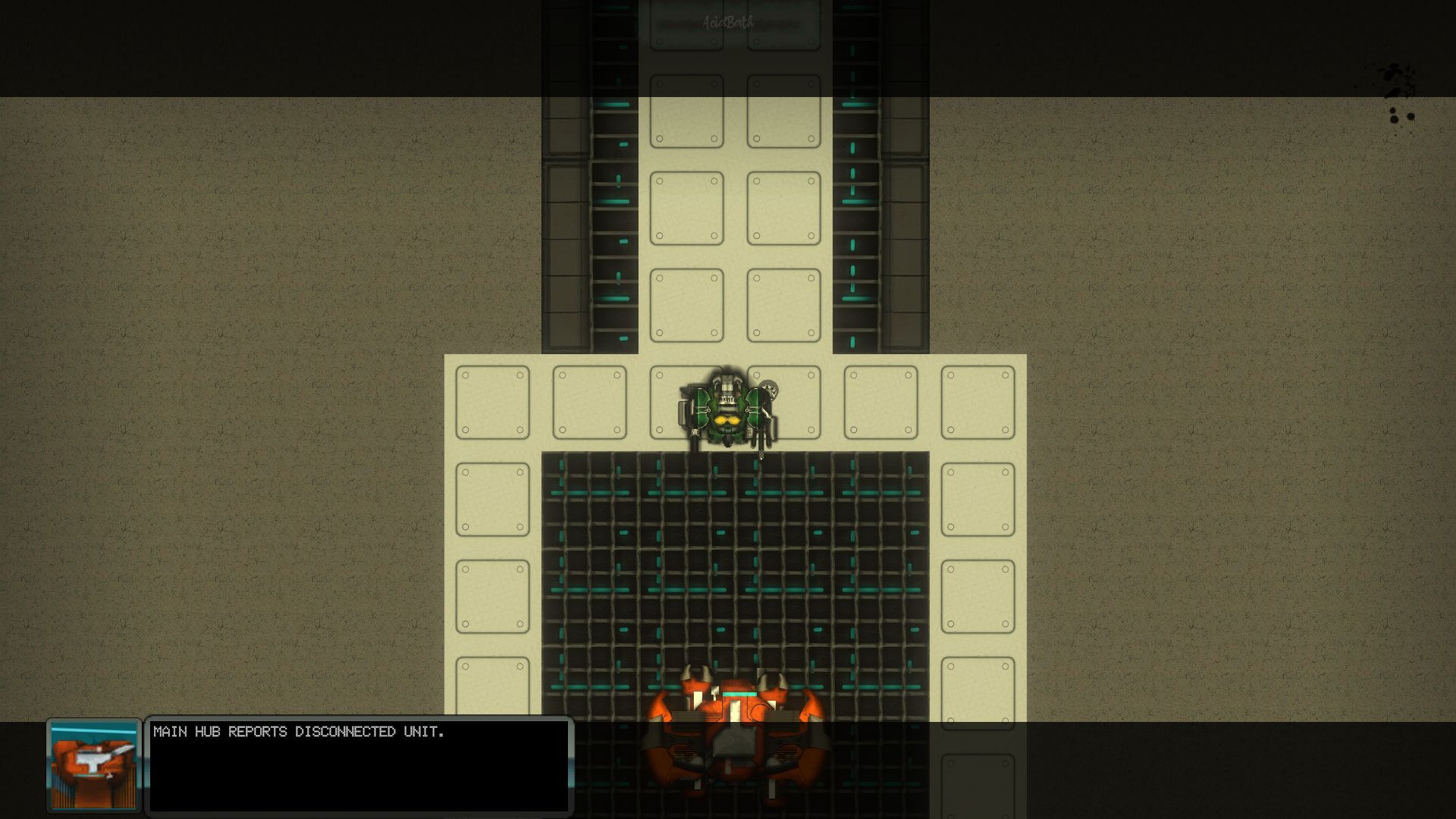Select the orange robot speaker portrait
Screen dimensions: 1456x819
94,765
